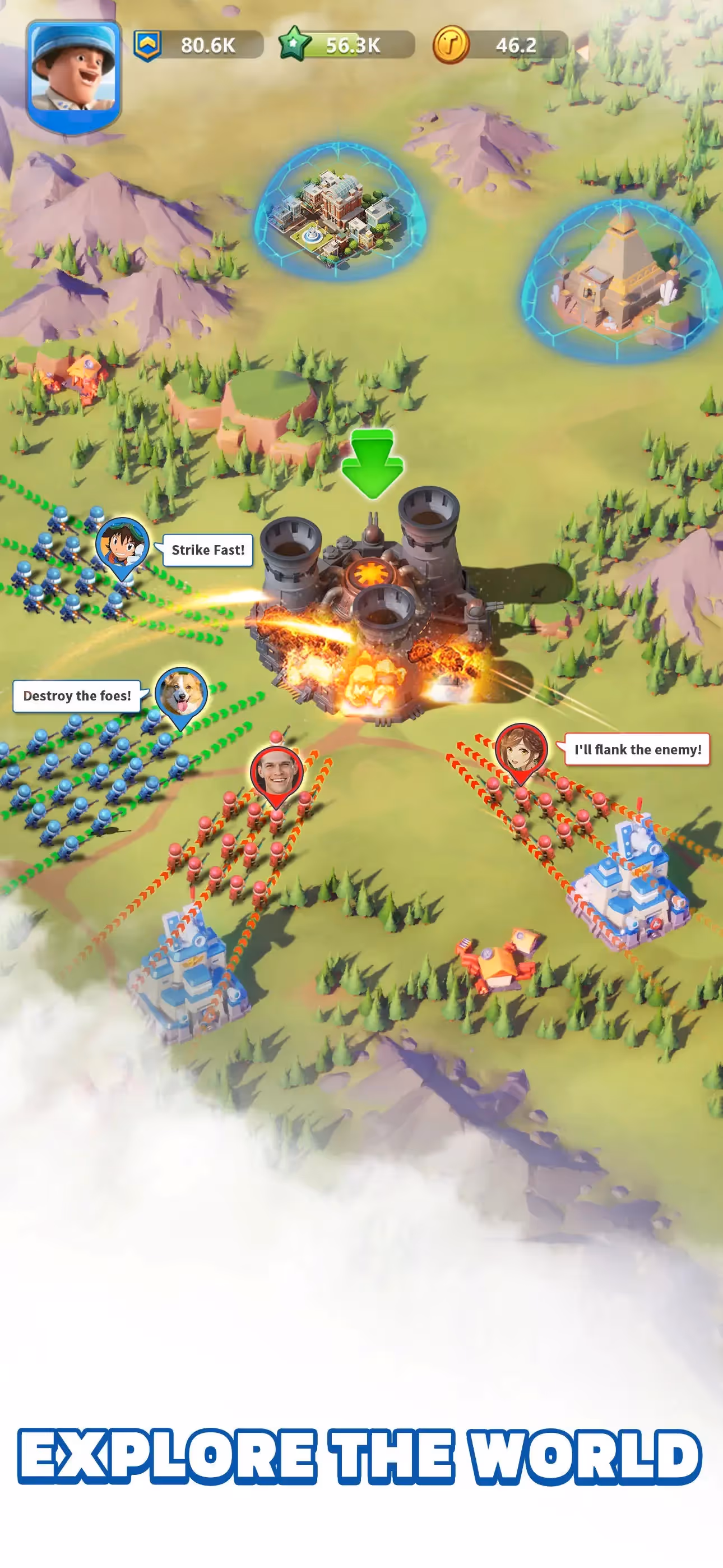The height and width of the screenshot is (1568, 723).
Task: Select the corgi dog commander marker
Action: coord(182,694)
